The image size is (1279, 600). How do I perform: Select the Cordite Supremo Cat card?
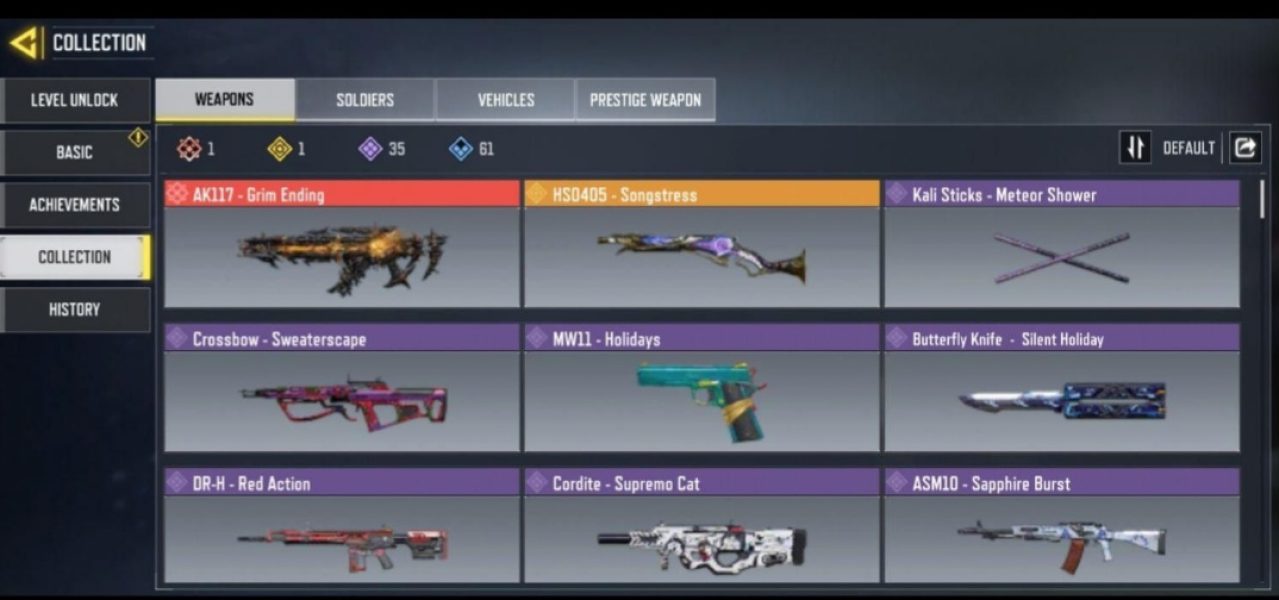[701, 528]
